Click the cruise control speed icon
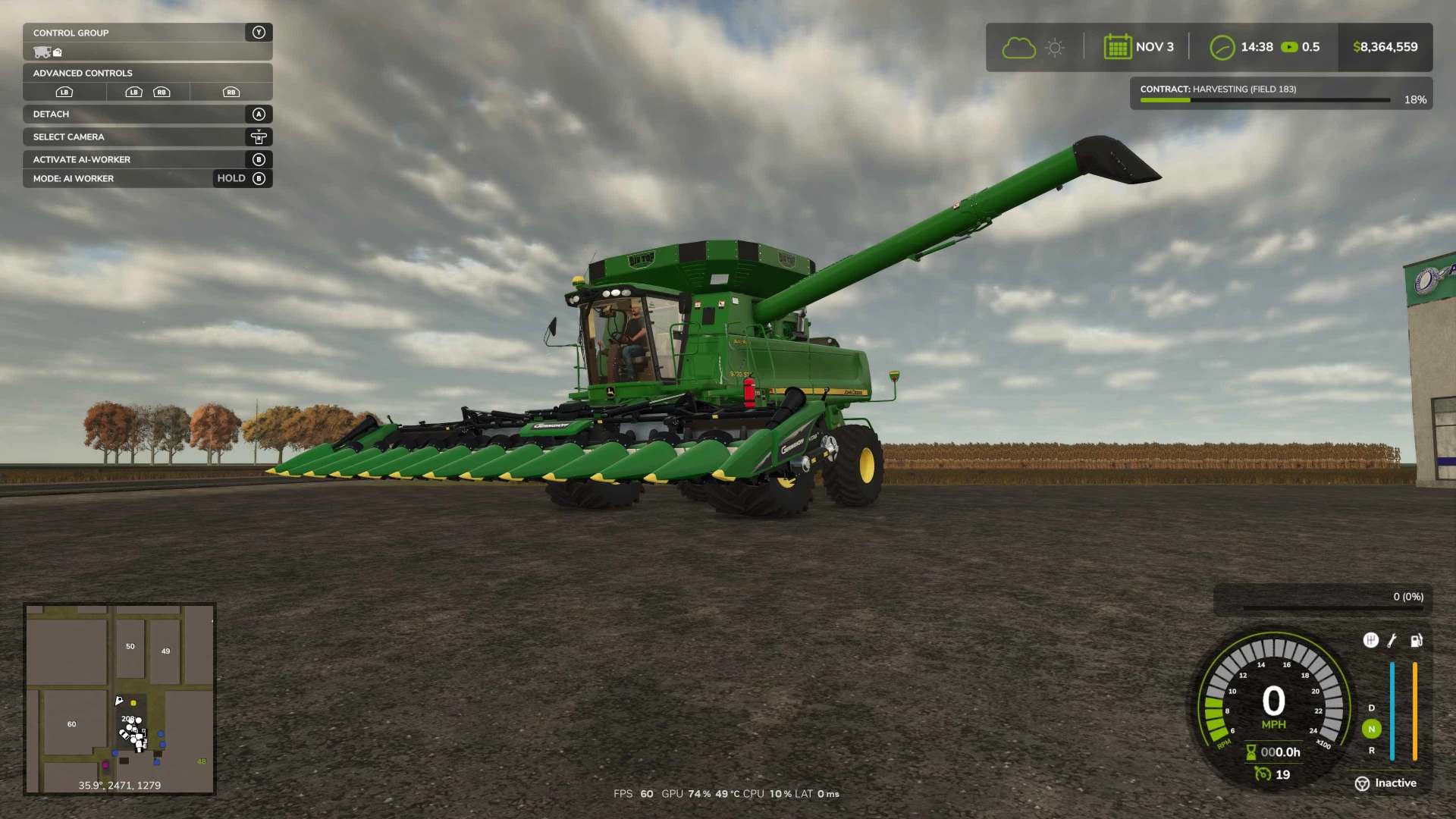Image resolution: width=1456 pixels, height=819 pixels. pos(1263,774)
